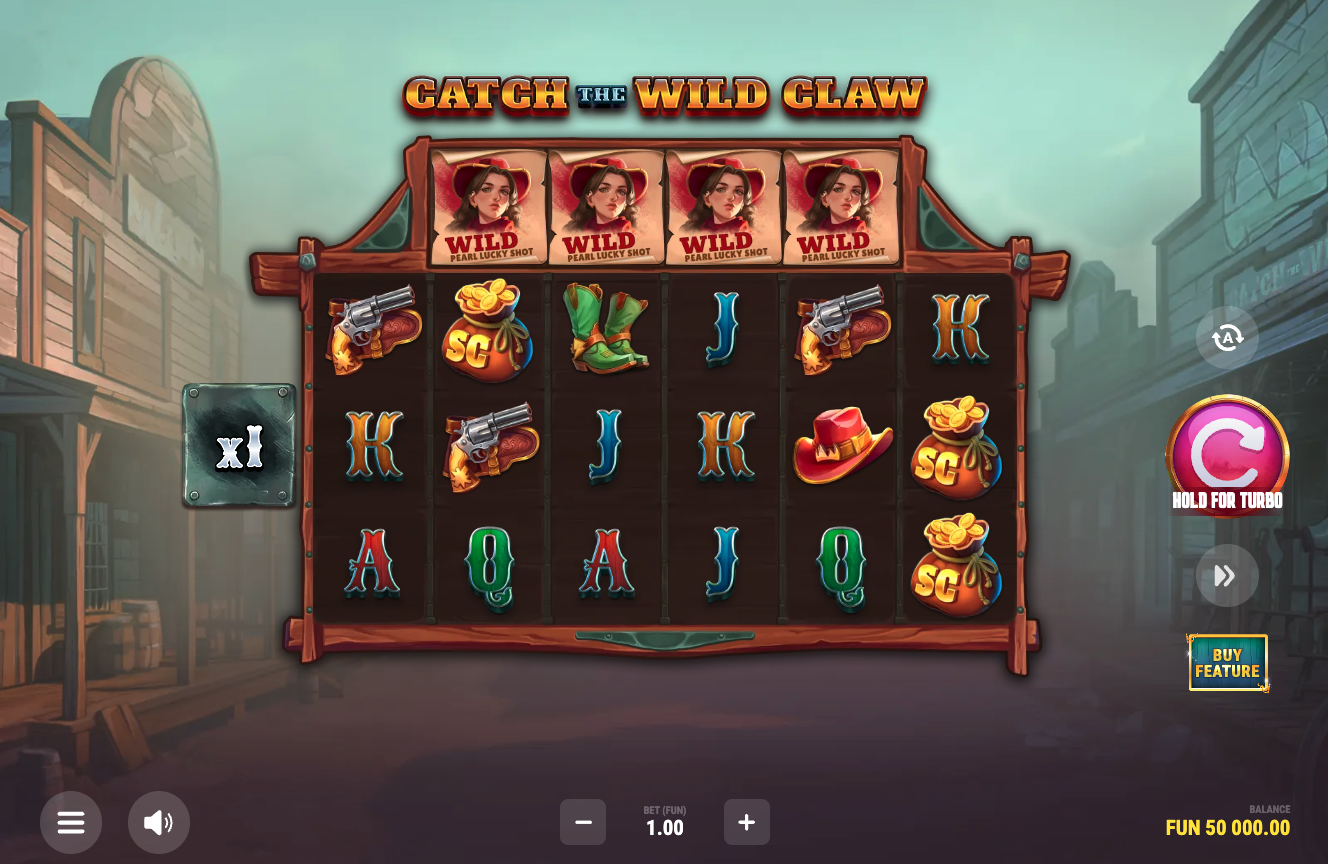Click the Catch the Wild Claw title
The height and width of the screenshot is (864, 1328).
[663, 96]
